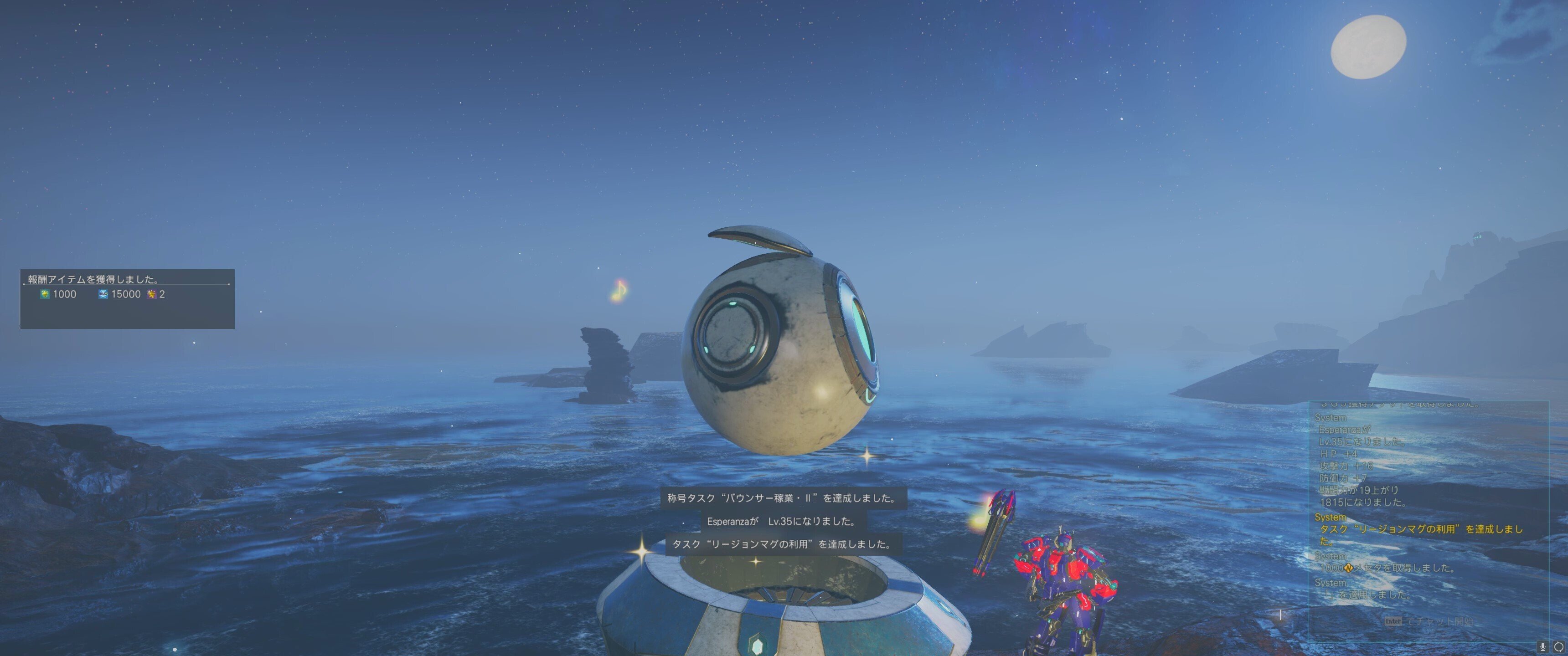
Task: Click the Enter key icon before チャット開始
Action: (x=1393, y=621)
